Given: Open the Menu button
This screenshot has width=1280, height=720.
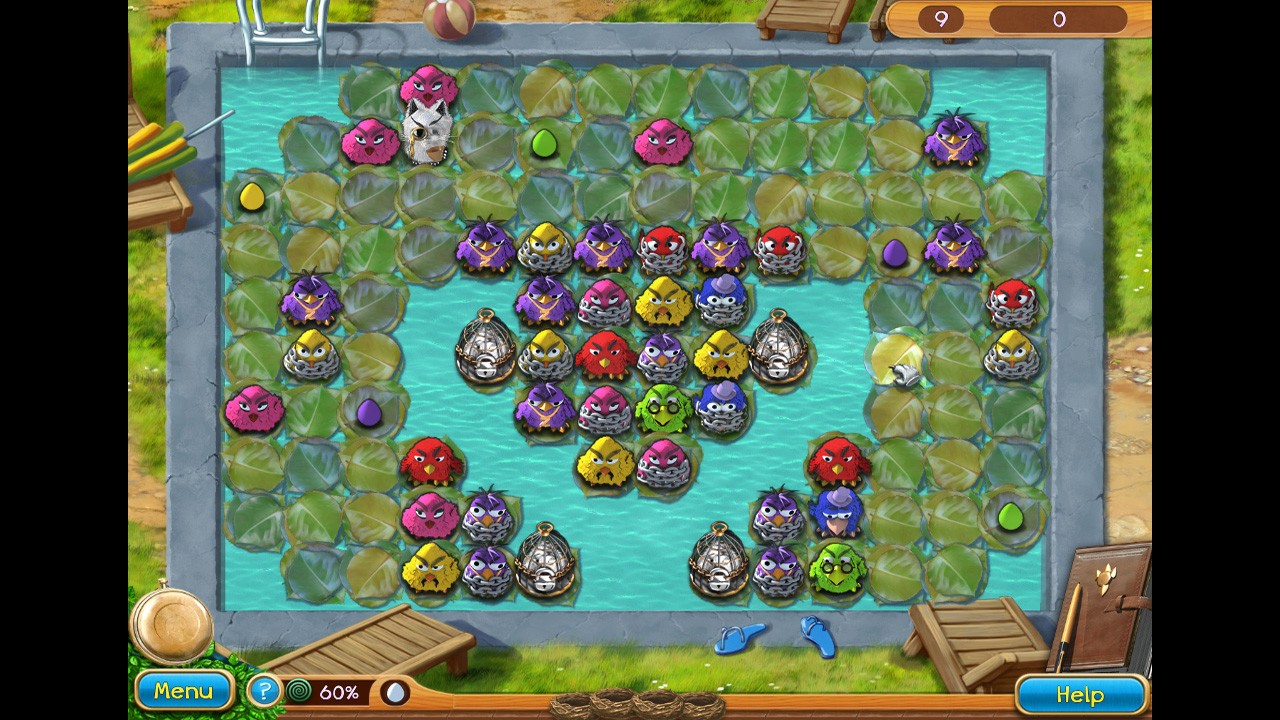Looking at the screenshot, I should point(183,691).
